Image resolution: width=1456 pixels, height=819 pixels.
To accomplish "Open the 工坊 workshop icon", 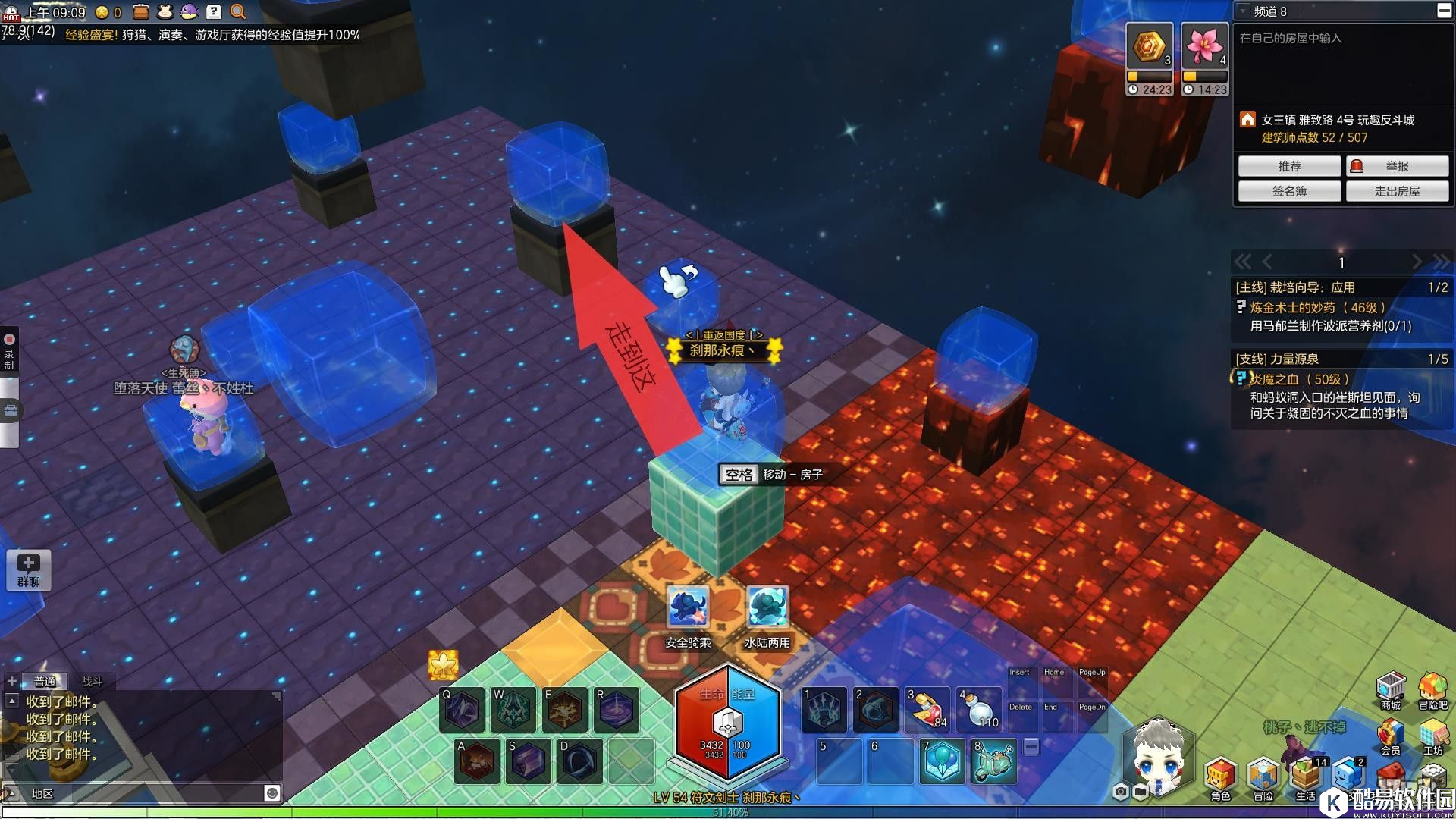I will point(1432,734).
